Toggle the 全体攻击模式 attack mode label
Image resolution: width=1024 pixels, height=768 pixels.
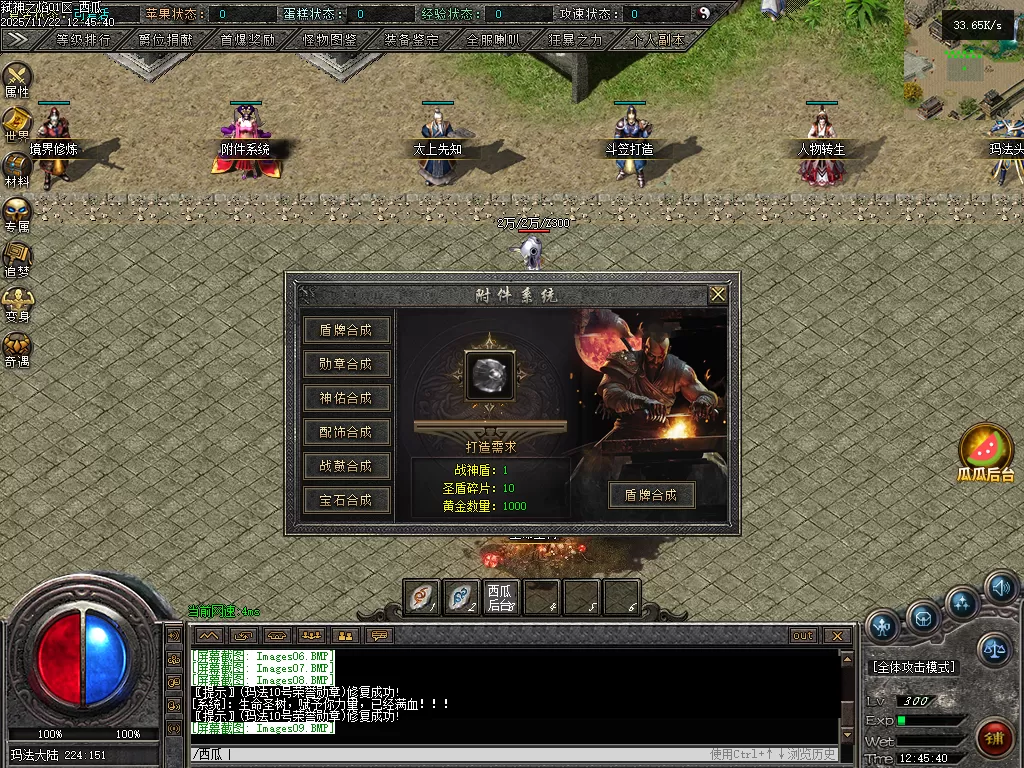[914, 667]
